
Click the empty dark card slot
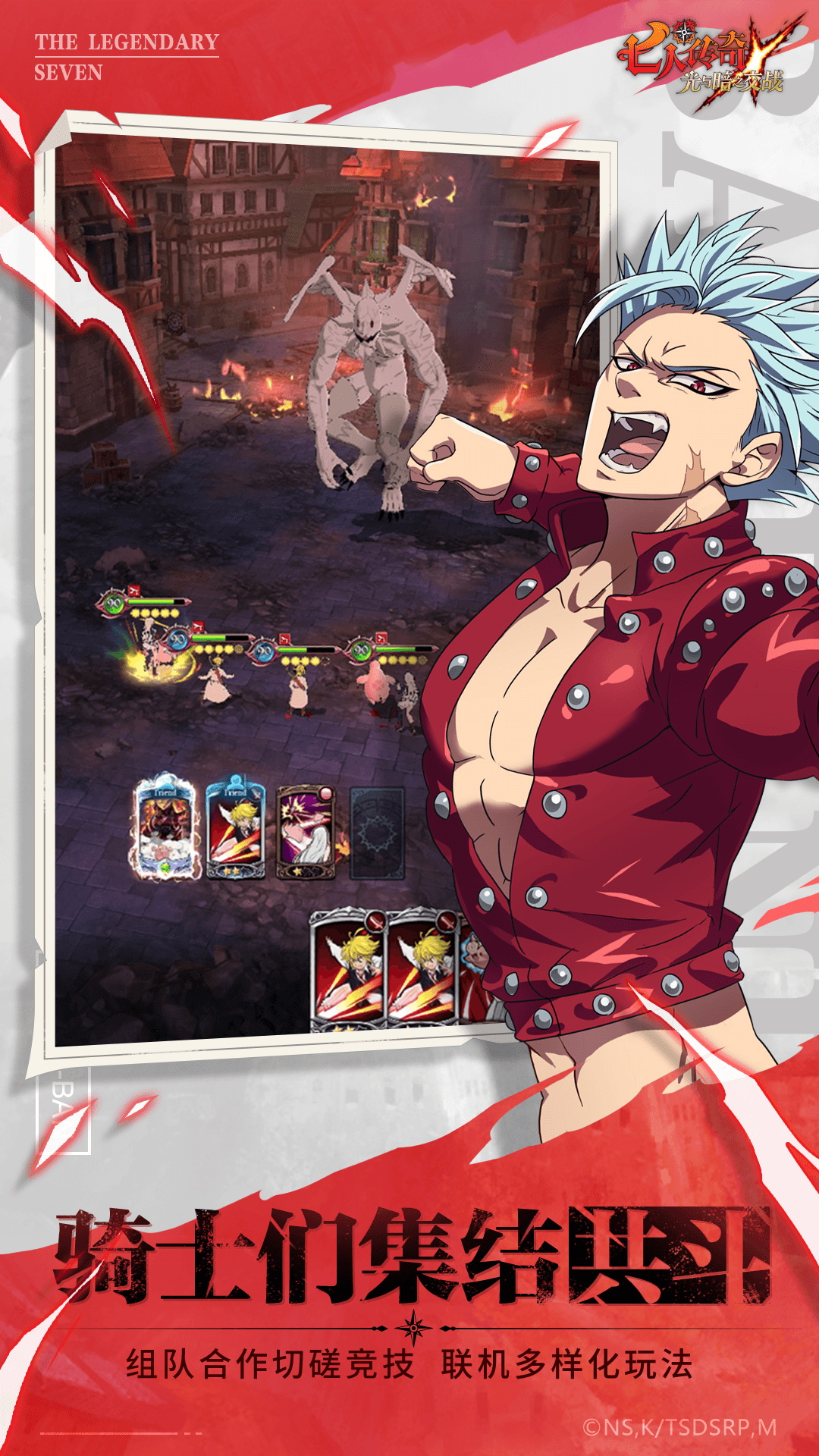coord(377,833)
